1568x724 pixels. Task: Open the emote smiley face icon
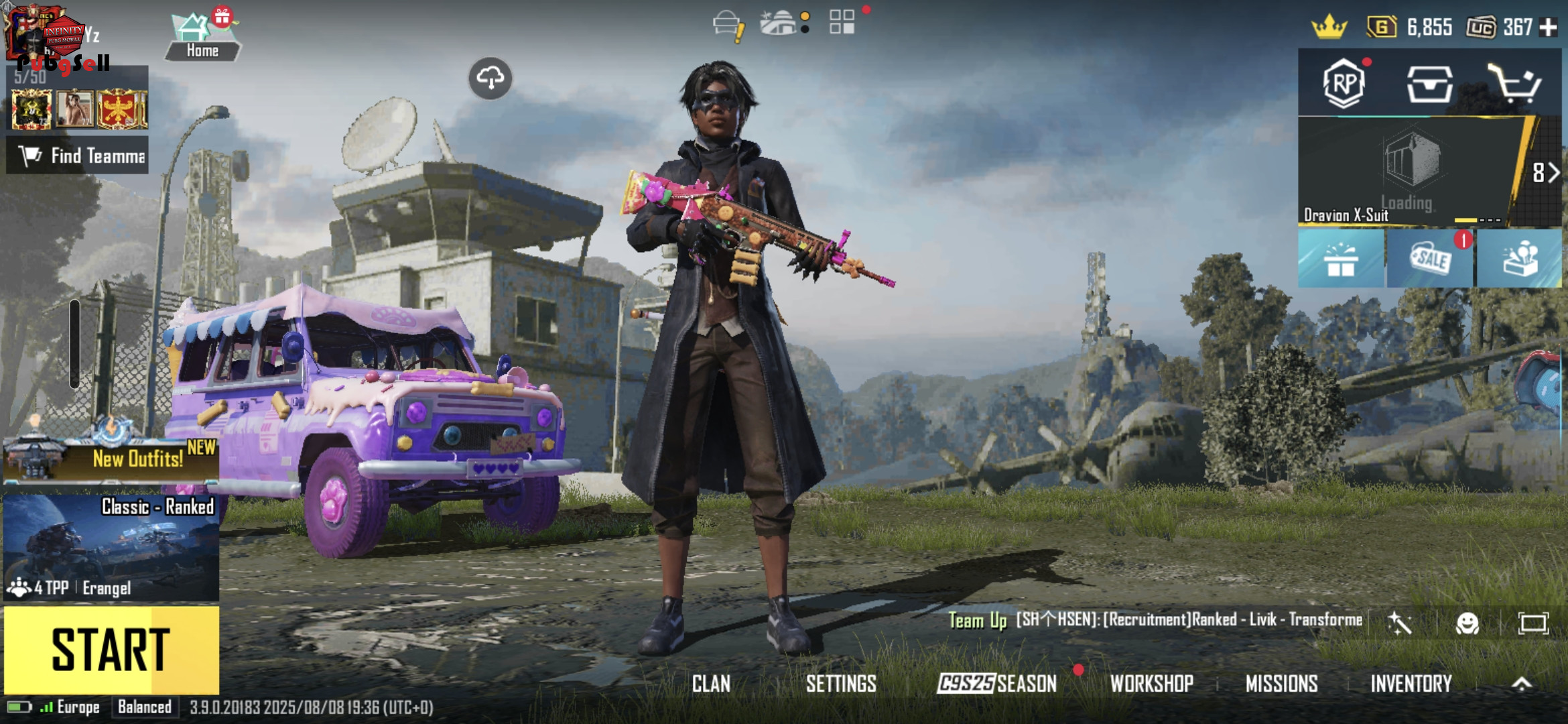(1467, 623)
